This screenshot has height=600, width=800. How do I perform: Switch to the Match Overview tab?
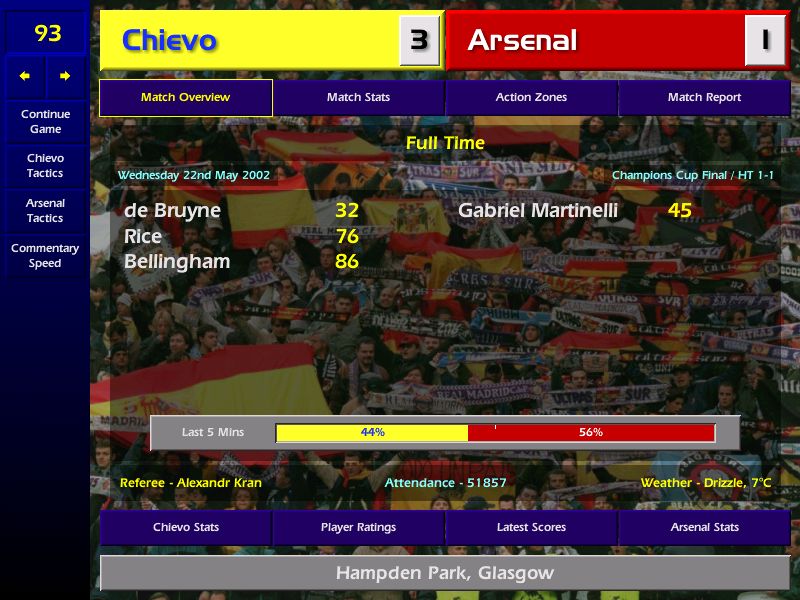(185, 97)
